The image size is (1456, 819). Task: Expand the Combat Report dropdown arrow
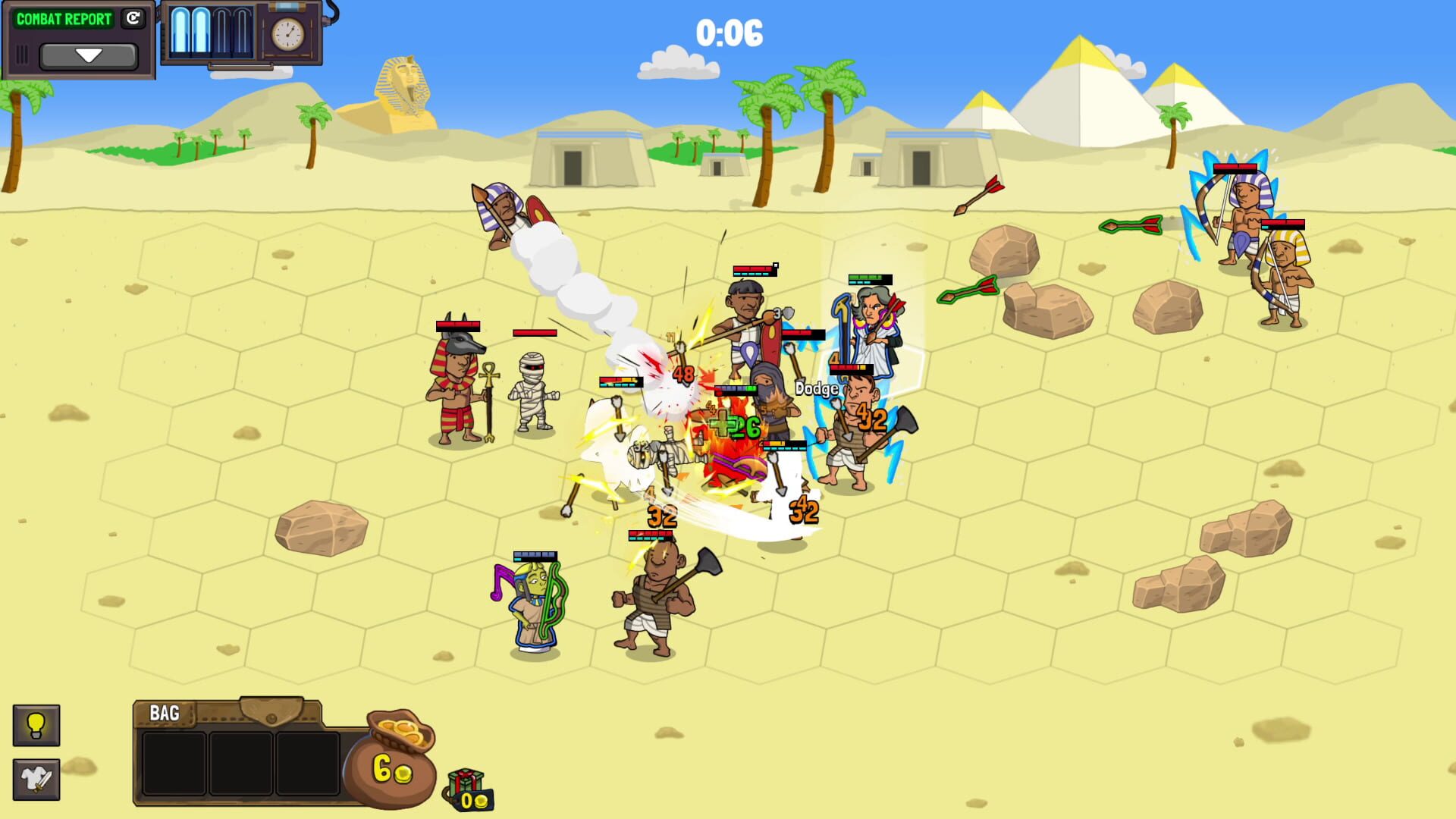pyautogui.click(x=89, y=54)
